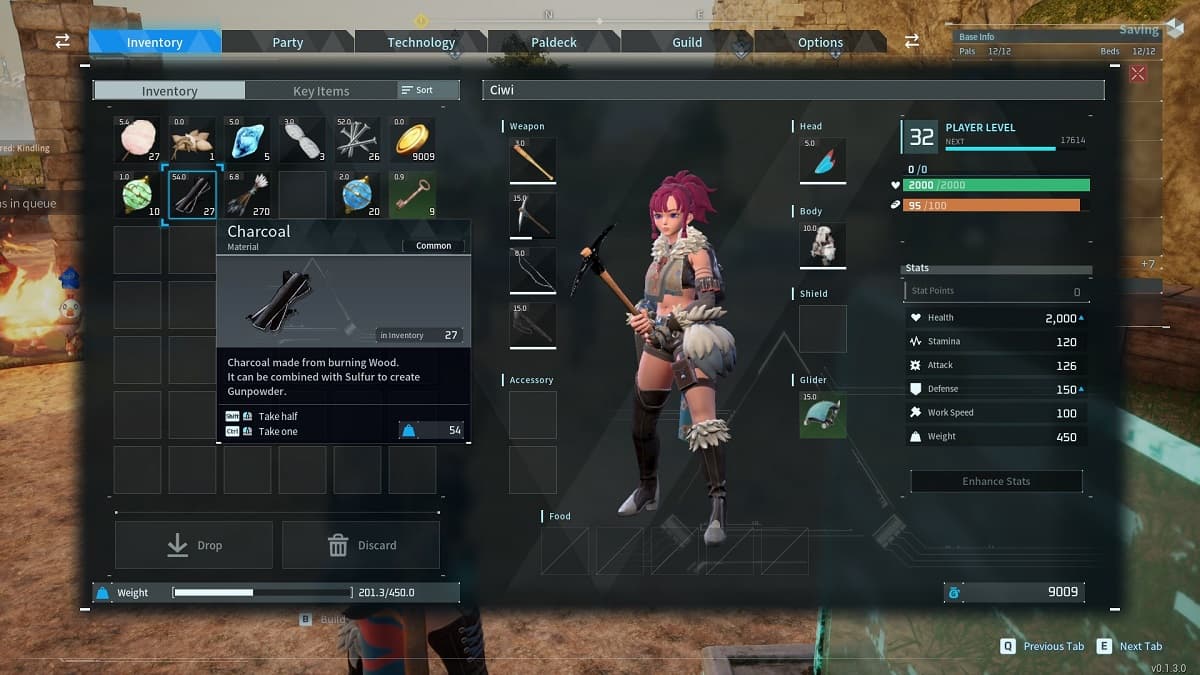Switch to the Options tab
This screenshot has width=1200, height=675.
pos(820,42)
